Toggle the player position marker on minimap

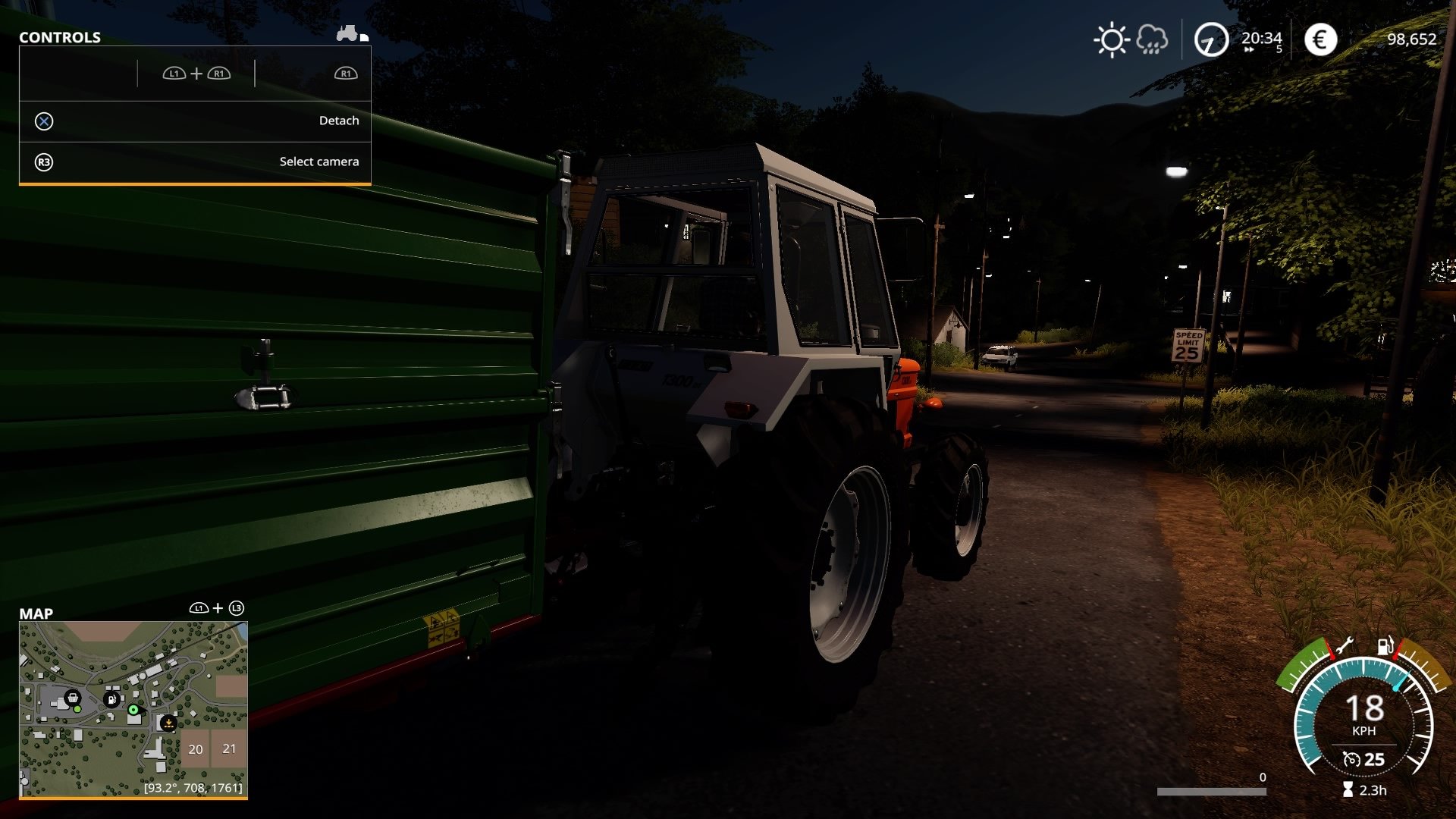coord(133,710)
